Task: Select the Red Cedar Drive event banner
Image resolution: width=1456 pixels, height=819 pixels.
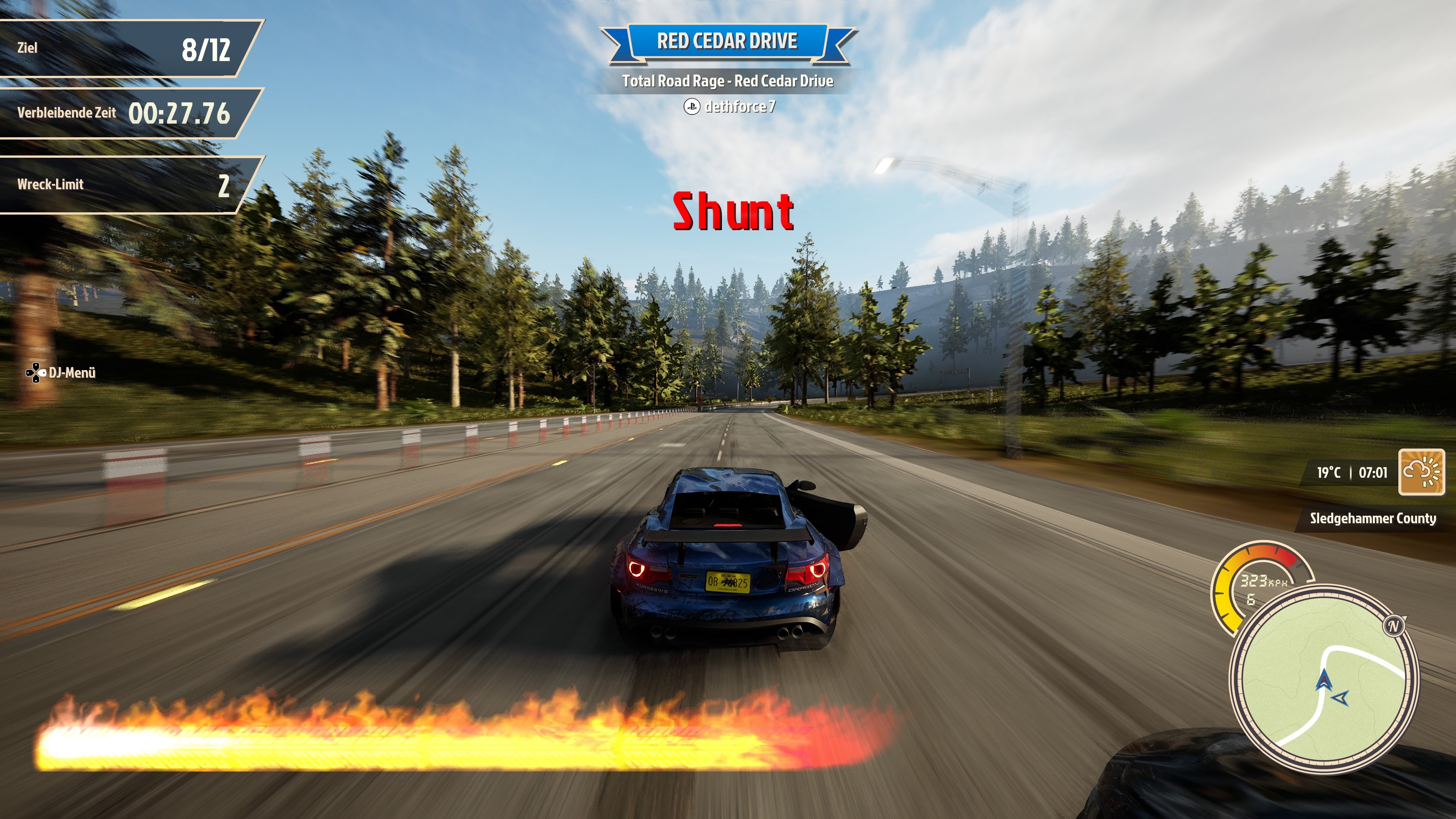Action: pyautogui.click(x=728, y=41)
